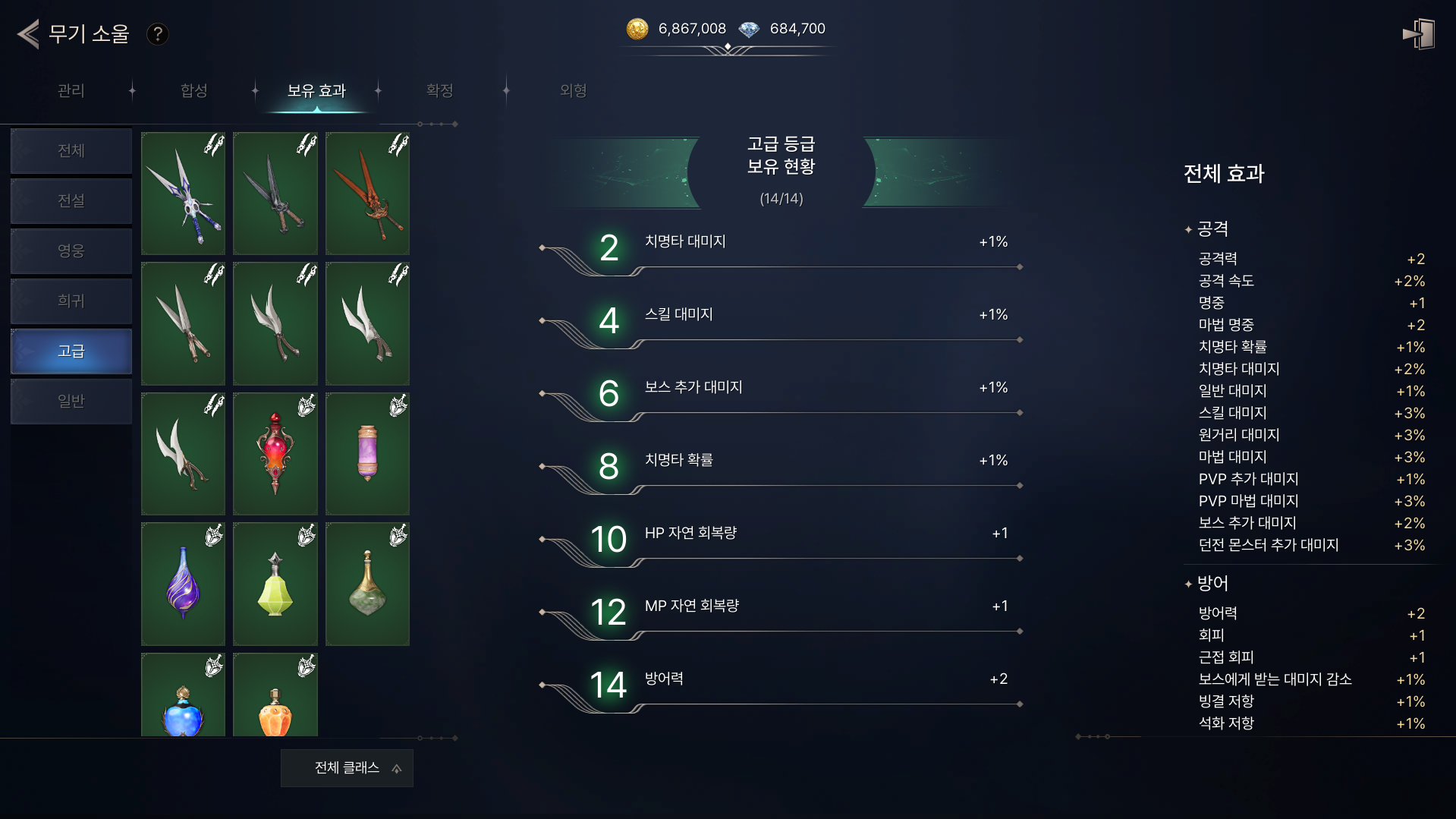
Task: Pick the red jeweled potion bottle card
Action: pyautogui.click(x=275, y=454)
